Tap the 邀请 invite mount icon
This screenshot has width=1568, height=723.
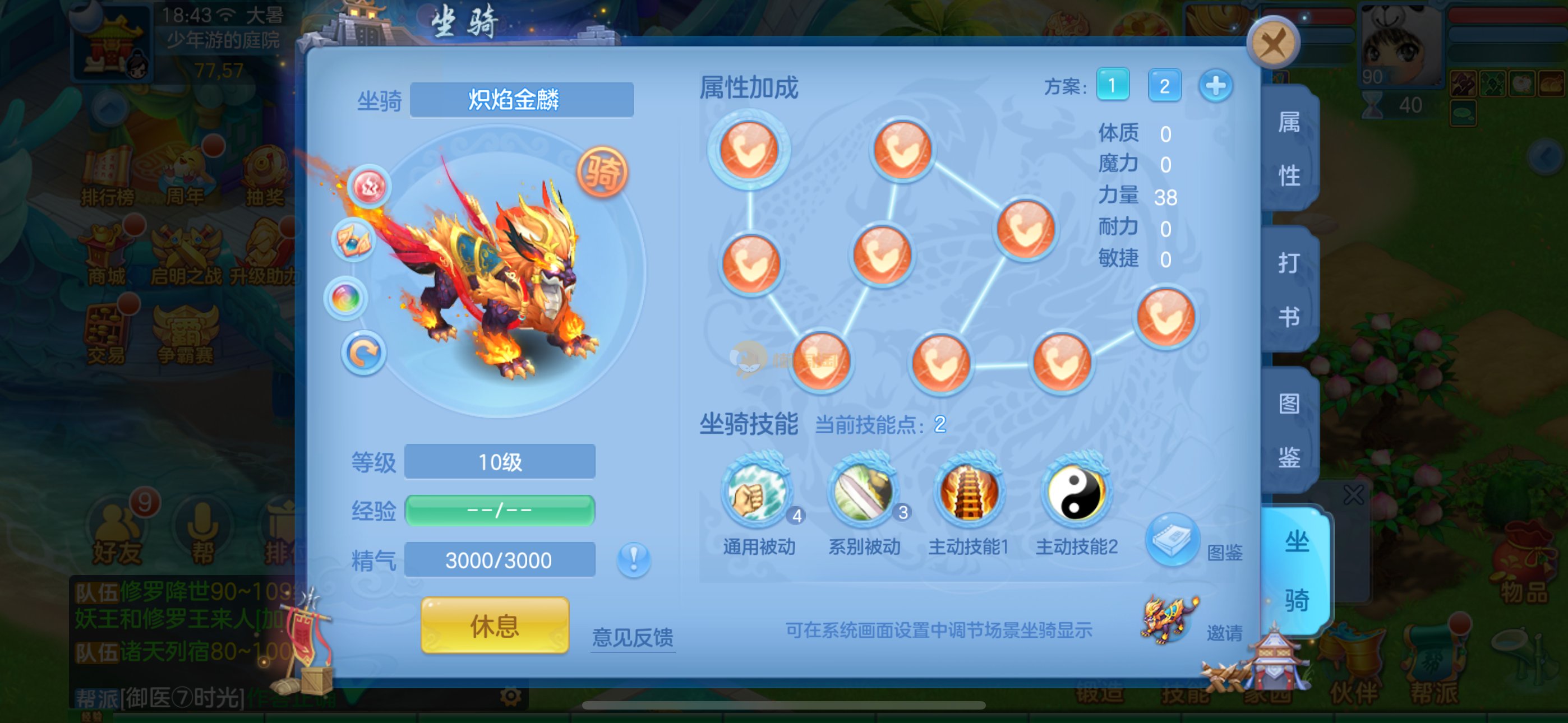click(x=1169, y=619)
